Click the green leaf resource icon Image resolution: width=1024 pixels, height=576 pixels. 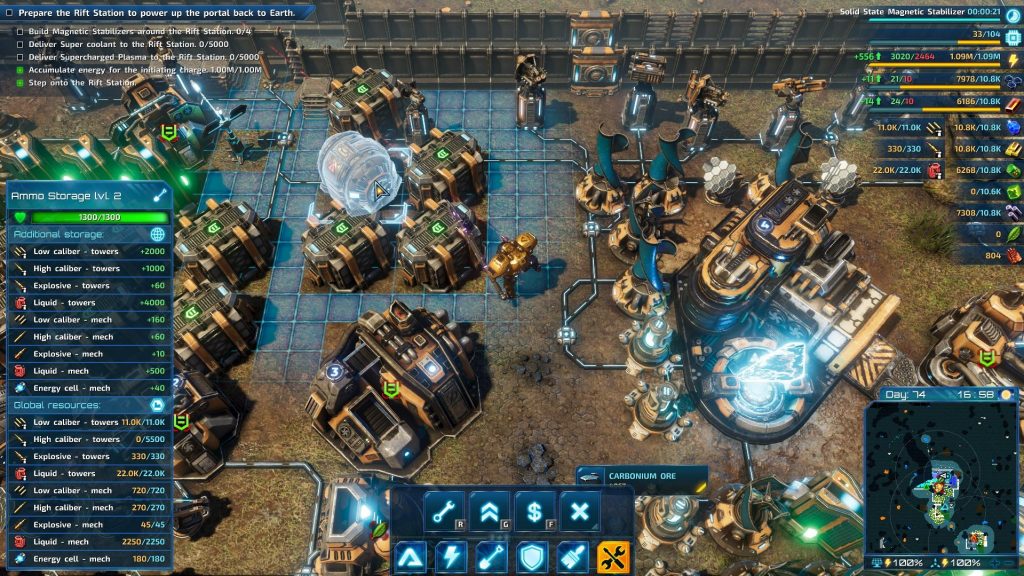coord(1012,234)
